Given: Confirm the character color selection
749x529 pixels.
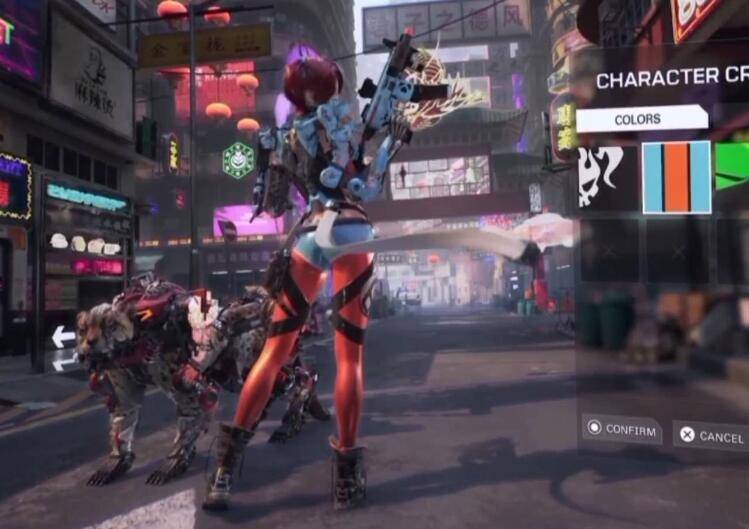Looking at the screenshot, I should (621, 429).
